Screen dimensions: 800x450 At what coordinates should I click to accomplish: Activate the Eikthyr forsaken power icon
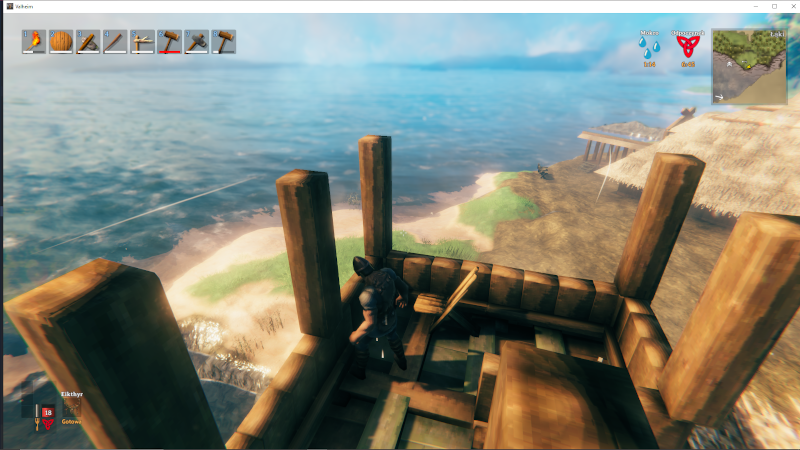pos(72,409)
